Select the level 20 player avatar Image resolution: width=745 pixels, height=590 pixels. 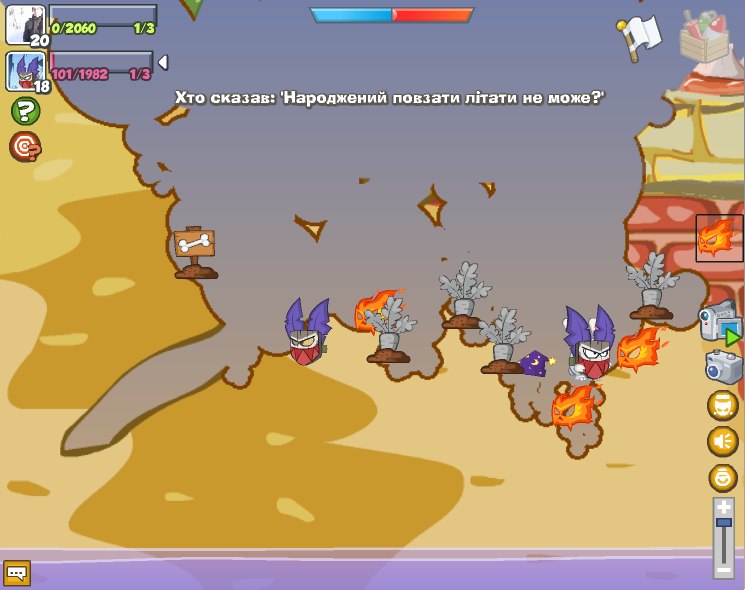(25, 24)
